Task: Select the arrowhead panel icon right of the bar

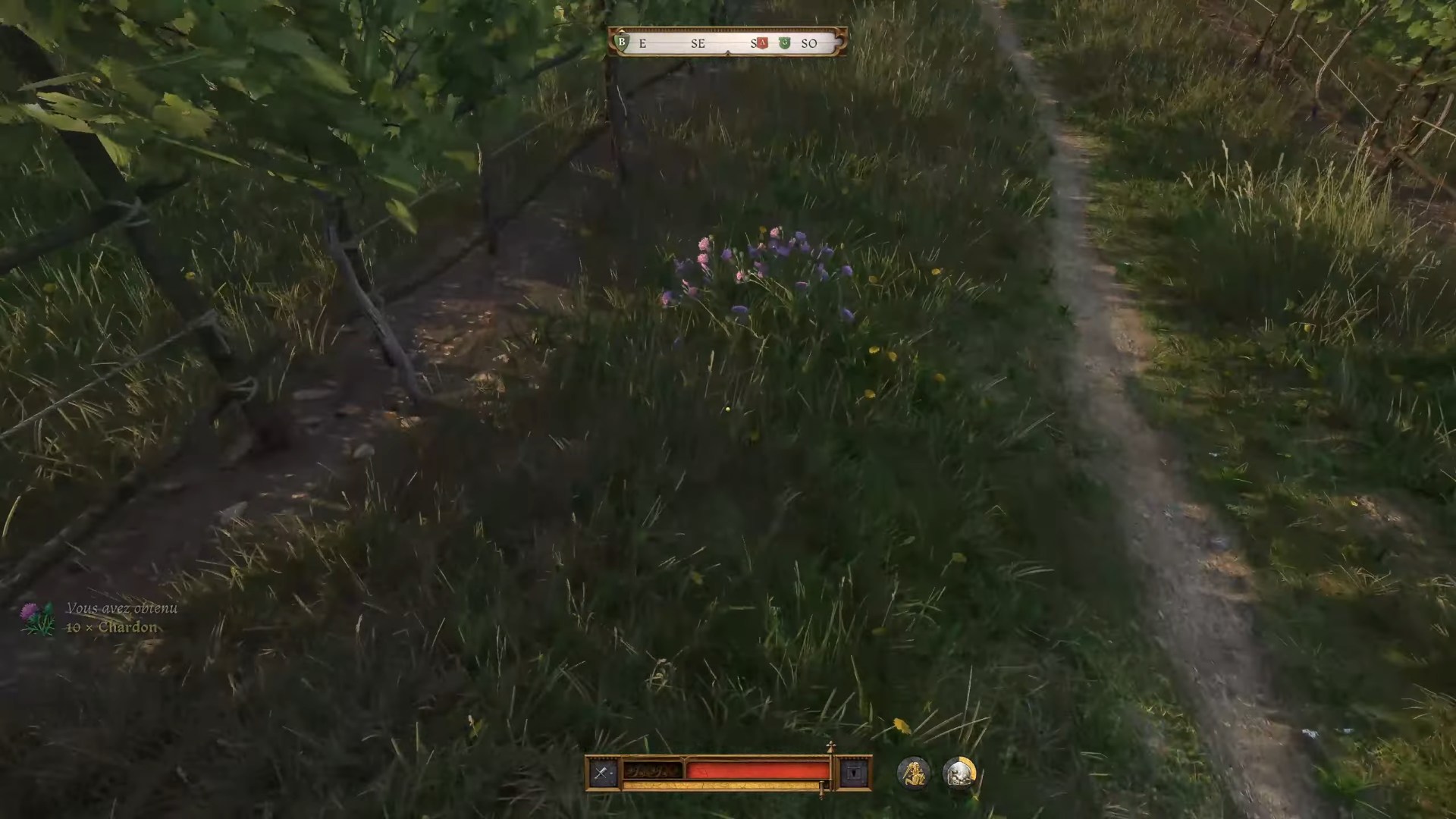Action: click(x=853, y=772)
